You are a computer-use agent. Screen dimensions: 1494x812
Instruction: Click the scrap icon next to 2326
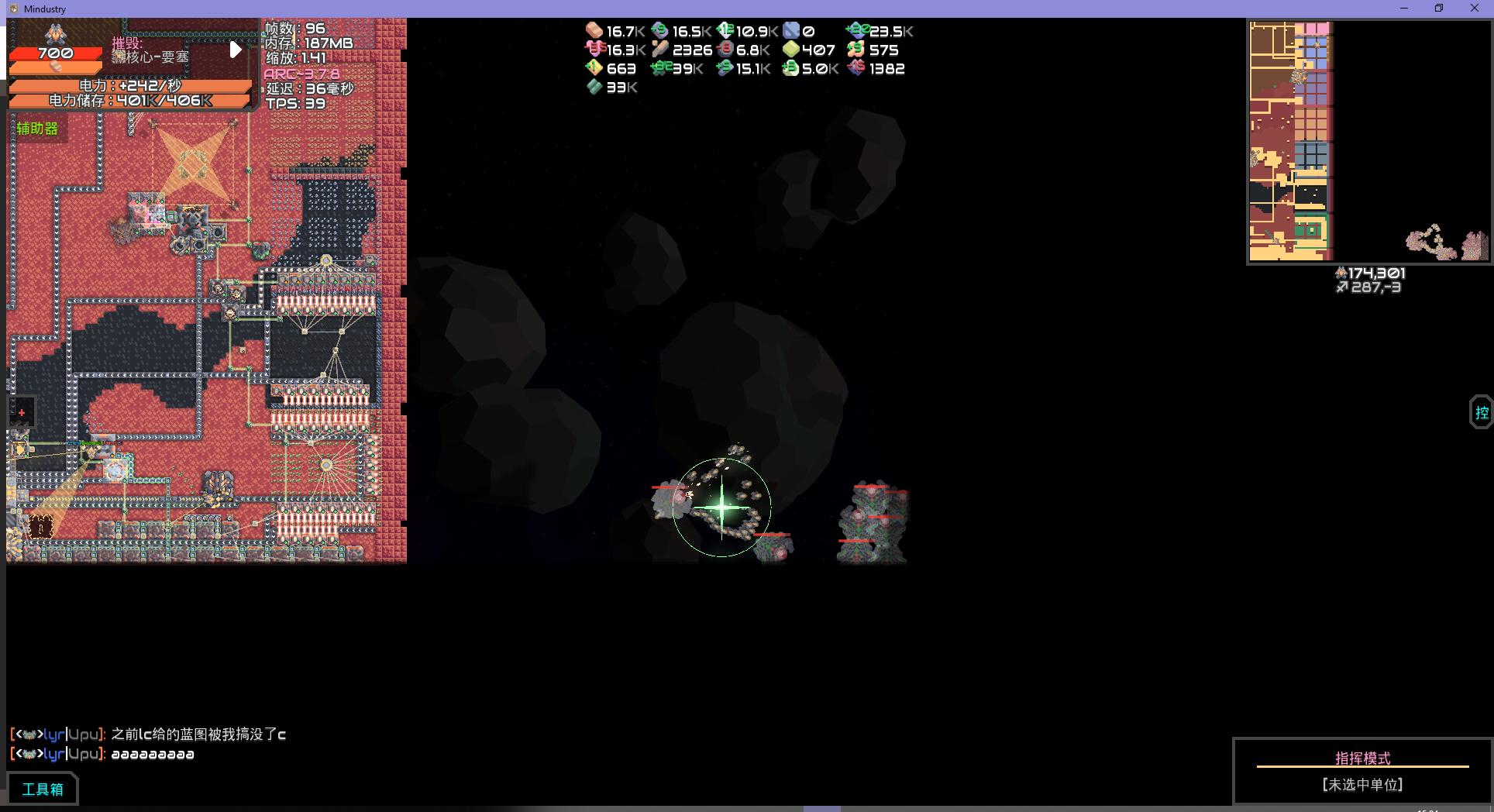[x=661, y=49]
